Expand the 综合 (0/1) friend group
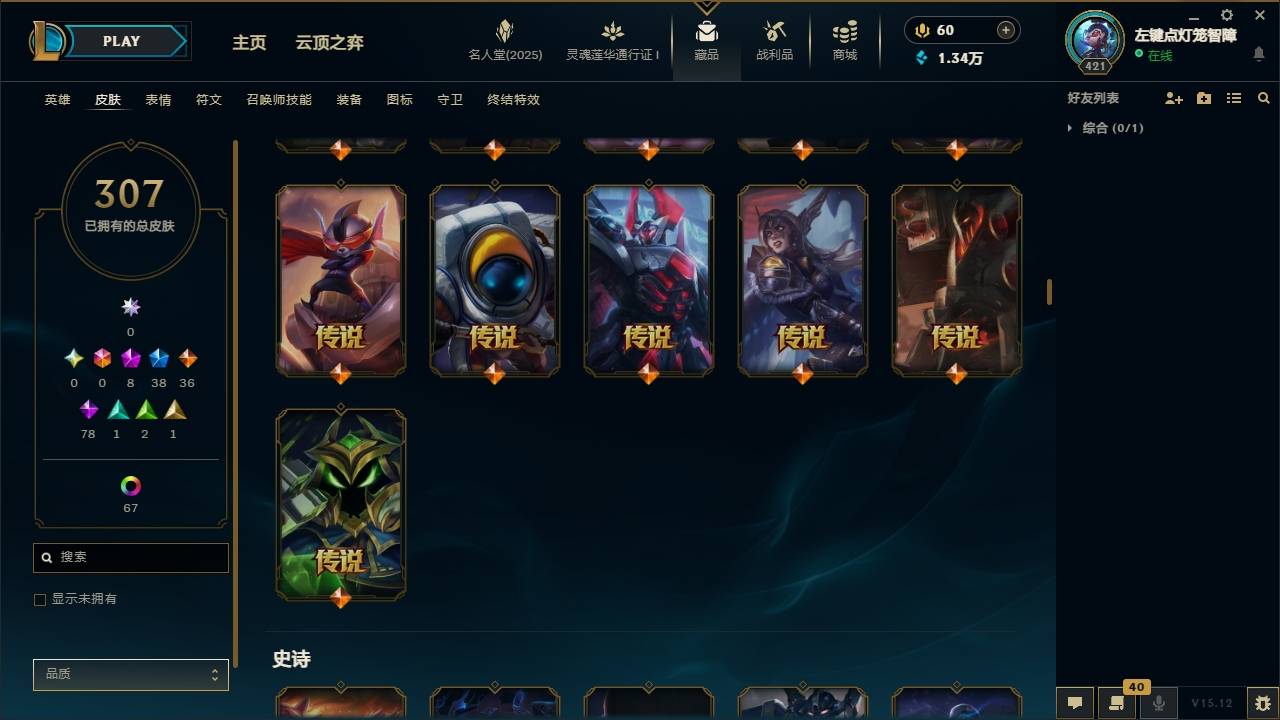The height and width of the screenshot is (720, 1280). [x=1104, y=128]
